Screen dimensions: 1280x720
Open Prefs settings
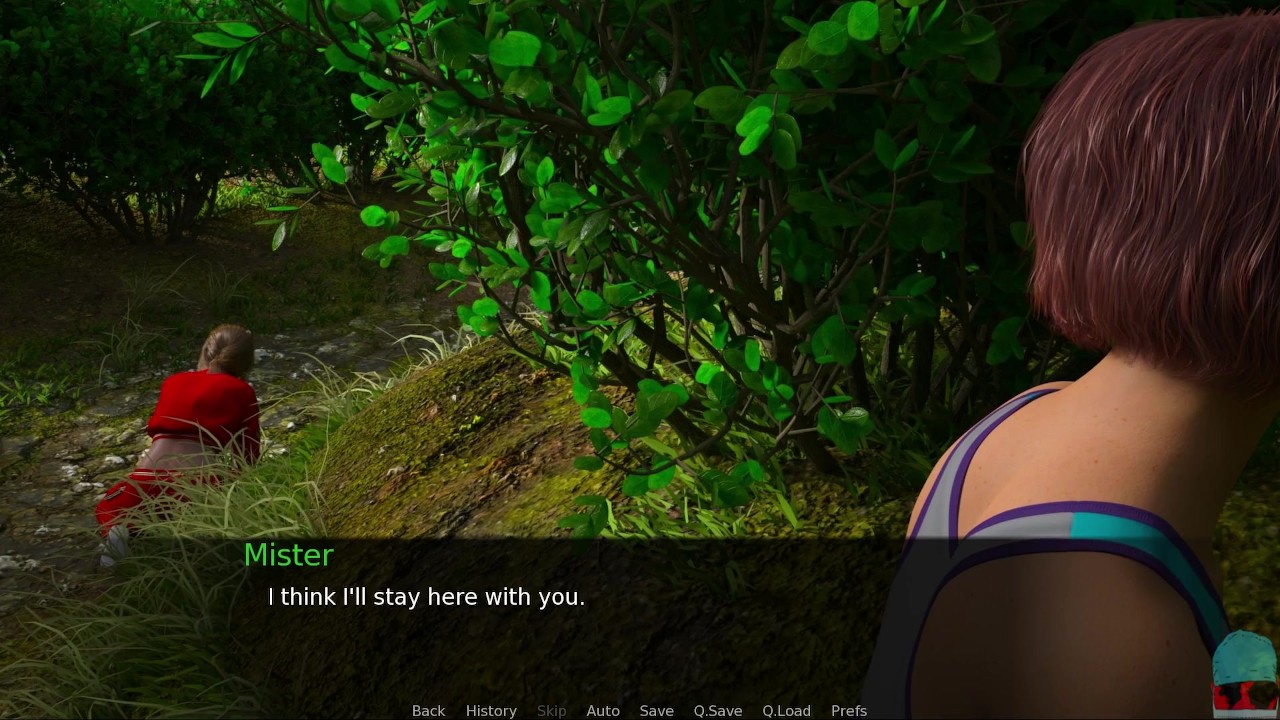849,710
